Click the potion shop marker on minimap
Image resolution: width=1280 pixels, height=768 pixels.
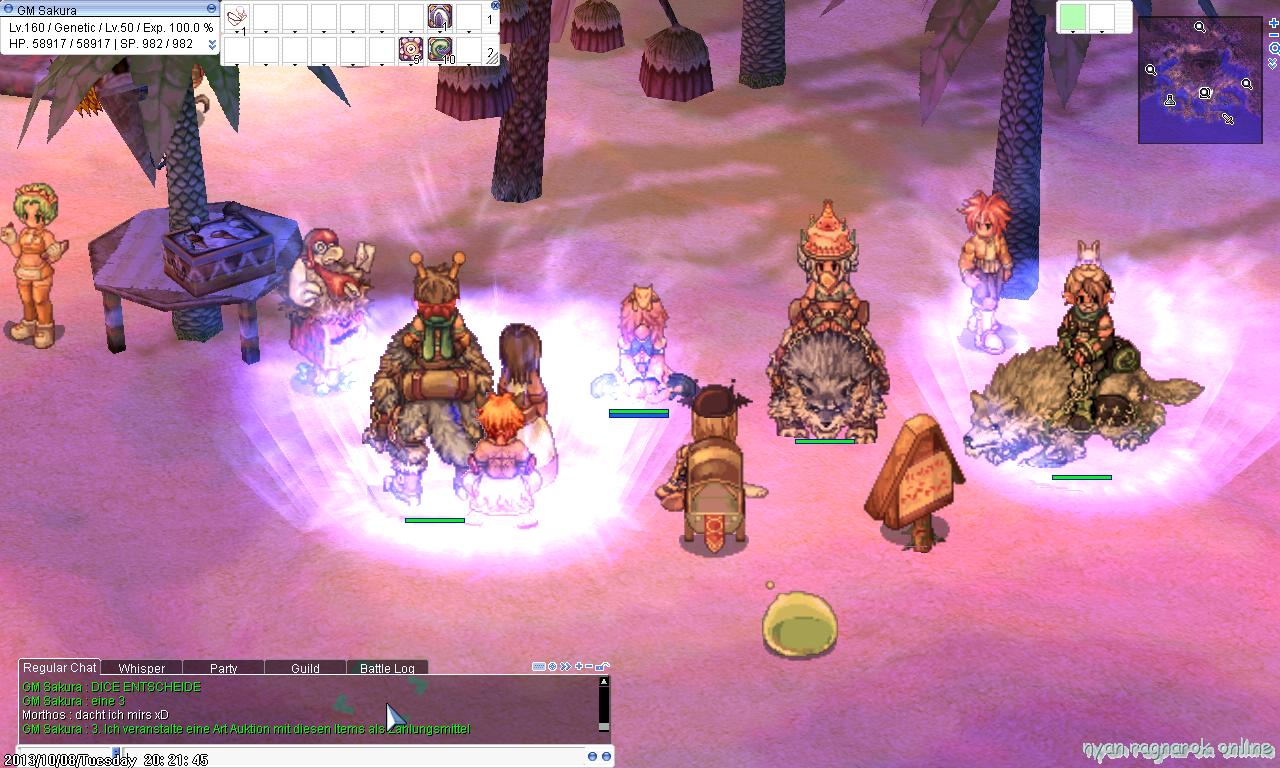tap(1170, 100)
